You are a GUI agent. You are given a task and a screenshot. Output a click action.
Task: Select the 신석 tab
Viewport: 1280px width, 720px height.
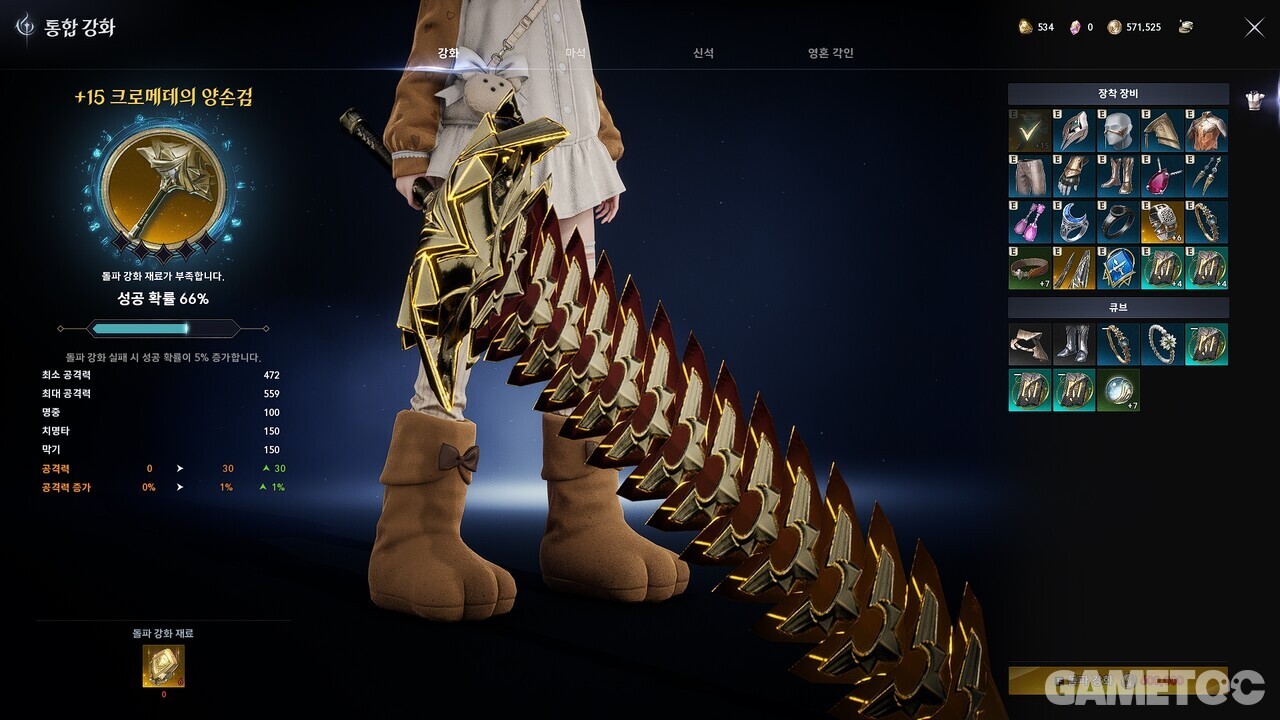point(703,53)
